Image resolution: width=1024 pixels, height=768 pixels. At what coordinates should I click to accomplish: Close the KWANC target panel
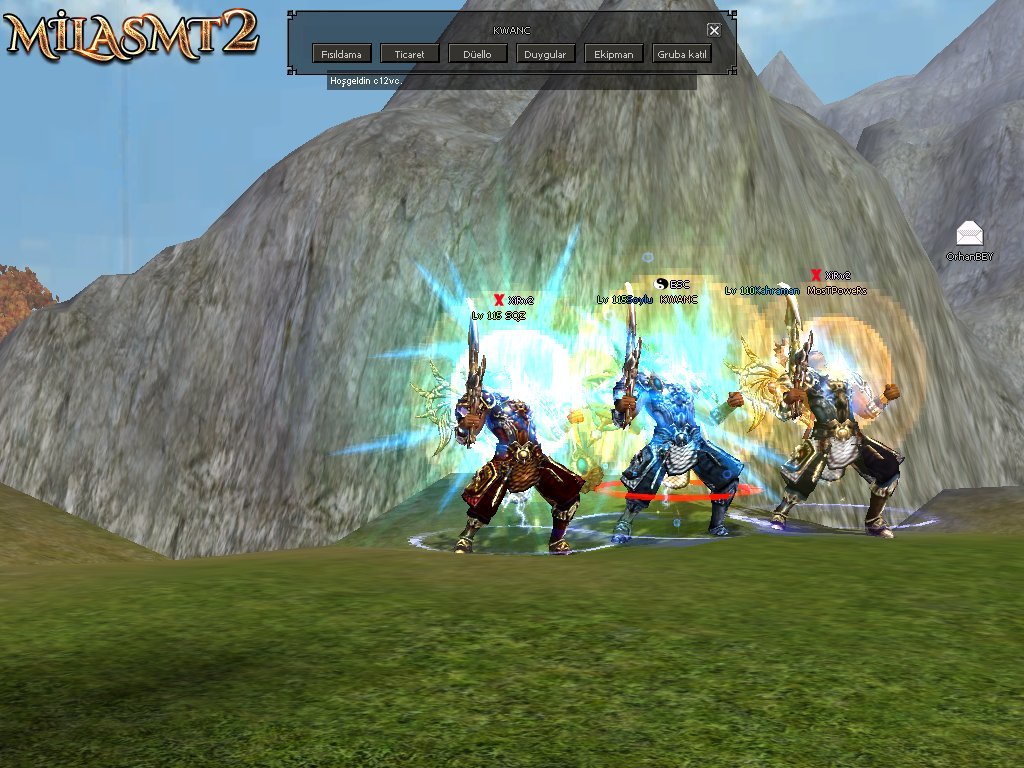point(714,30)
